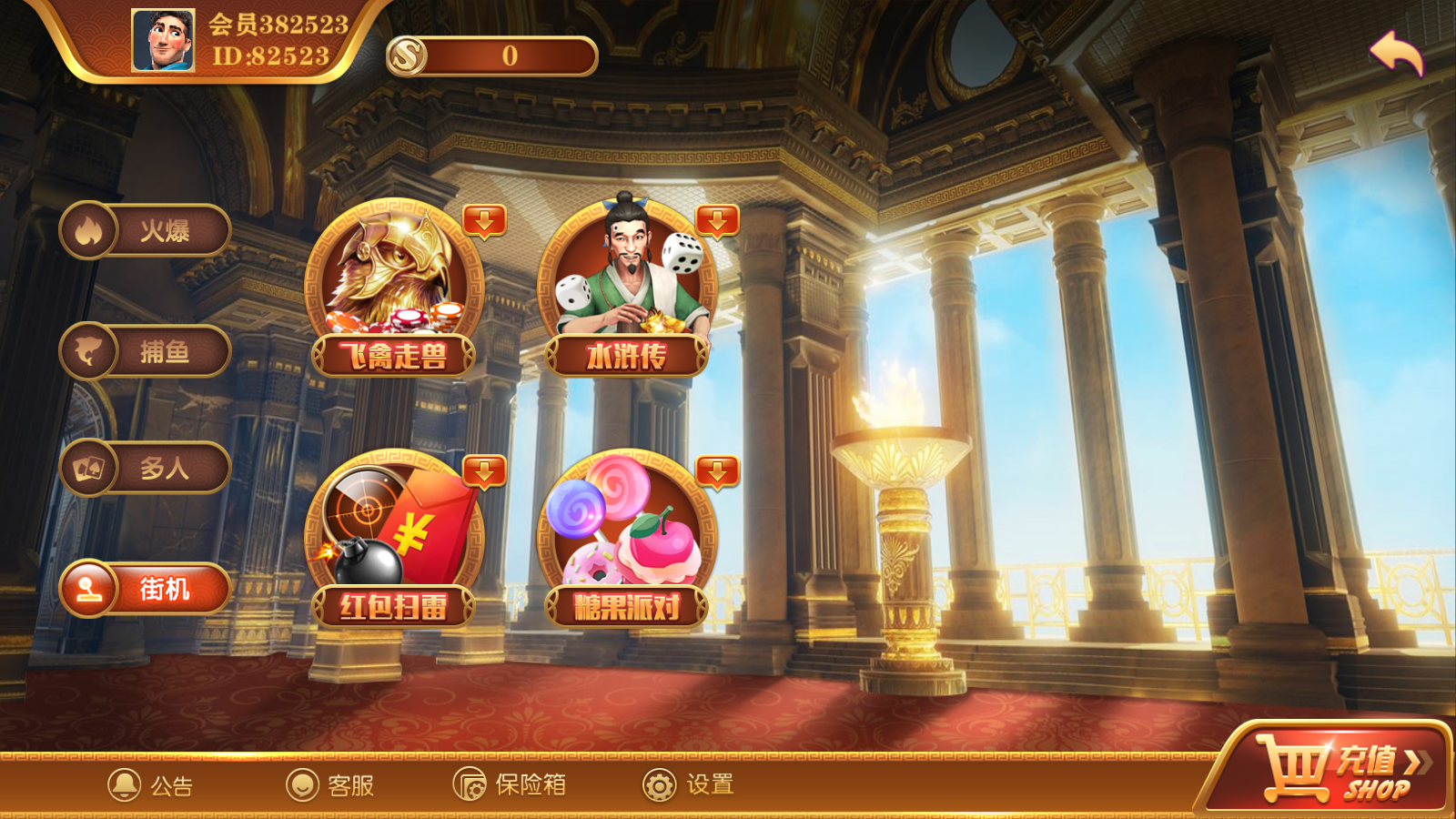
Task: Select the 街机 arcade category
Action: (x=146, y=590)
